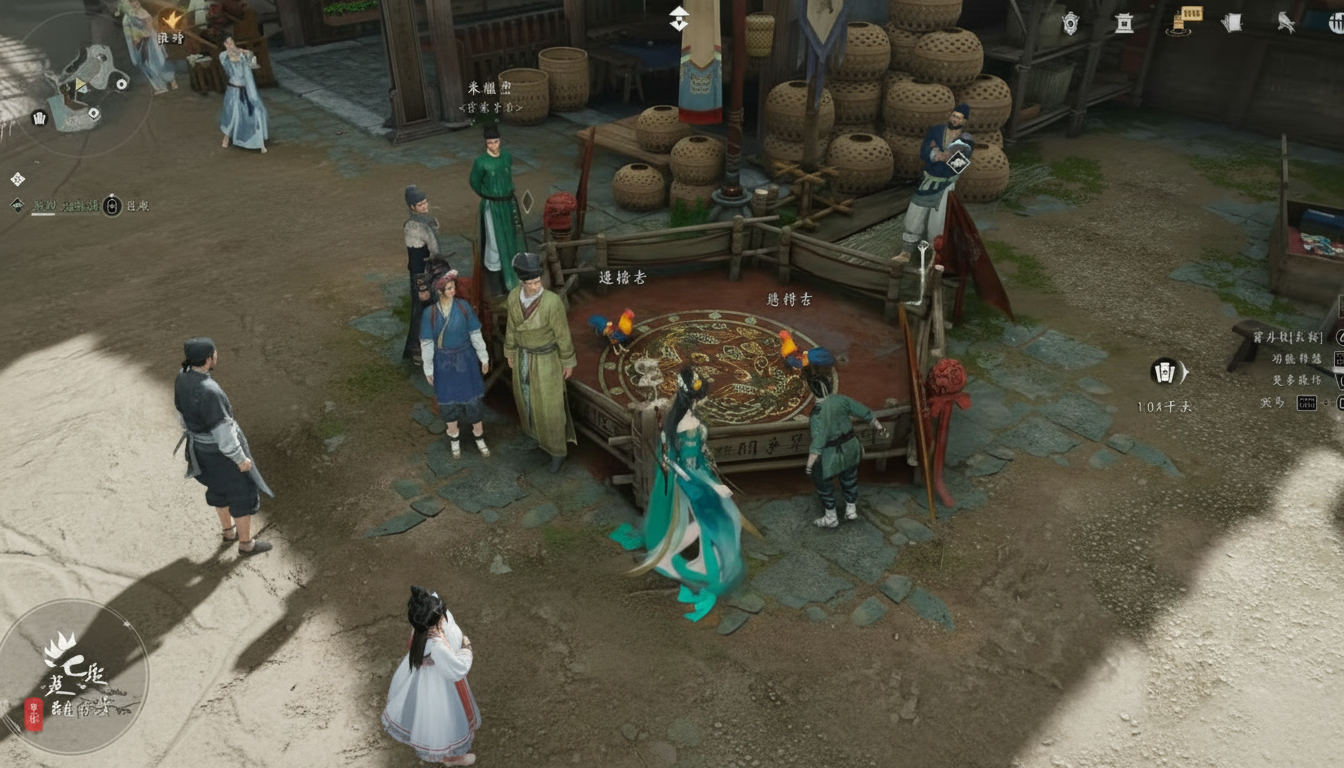Viewport: 1344px width, 768px height.
Task: Open the badge emblem icon in top-right bar
Action: [x=1071, y=22]
